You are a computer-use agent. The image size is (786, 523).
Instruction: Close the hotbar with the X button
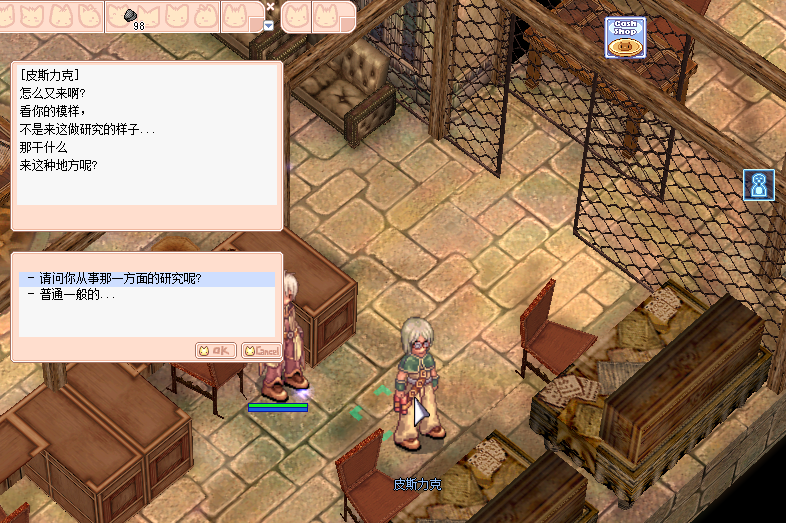pyautogui.click(x=270, y=6)
